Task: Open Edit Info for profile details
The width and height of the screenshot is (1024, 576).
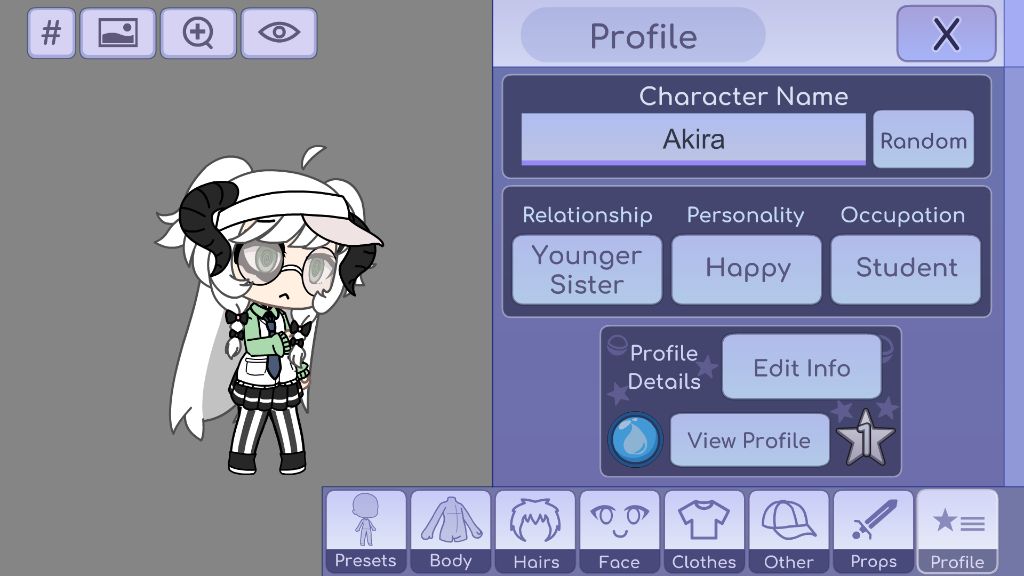Action: tap(801, 367)
